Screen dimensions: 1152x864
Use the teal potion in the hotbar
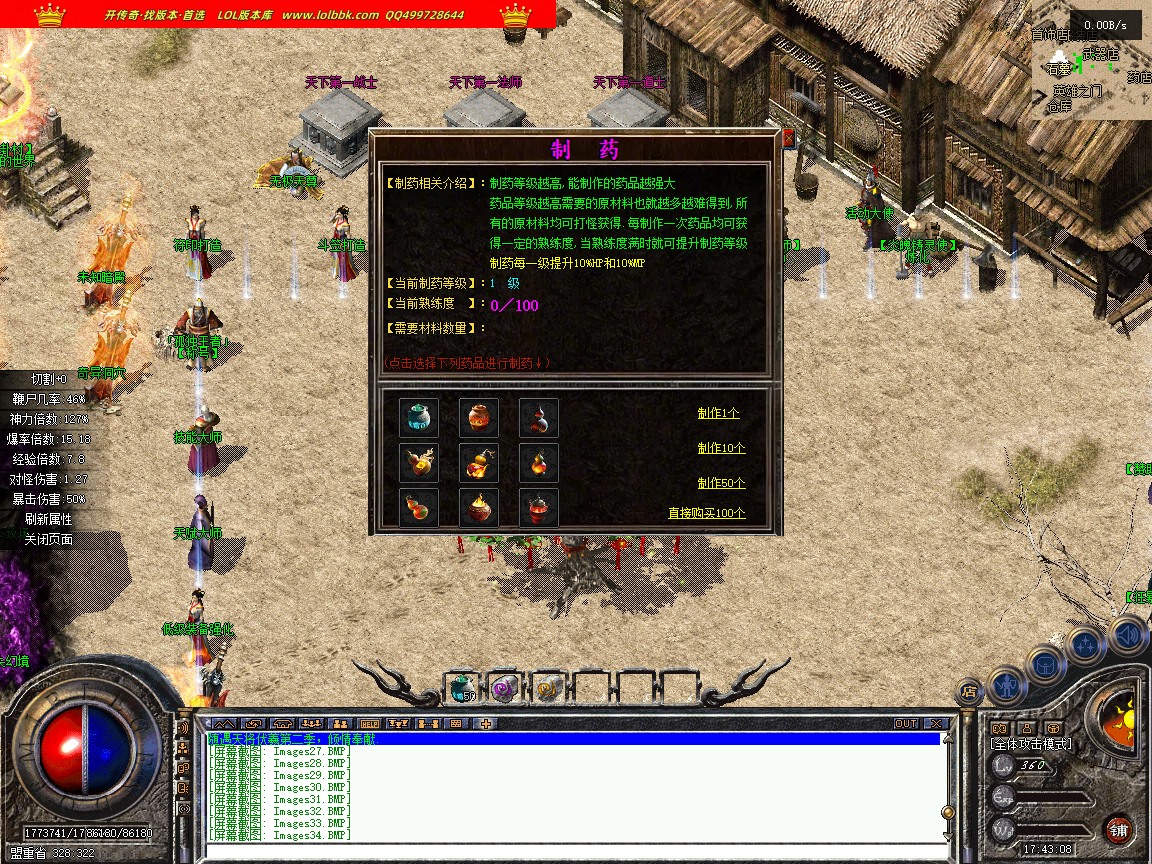coord(461,687)
